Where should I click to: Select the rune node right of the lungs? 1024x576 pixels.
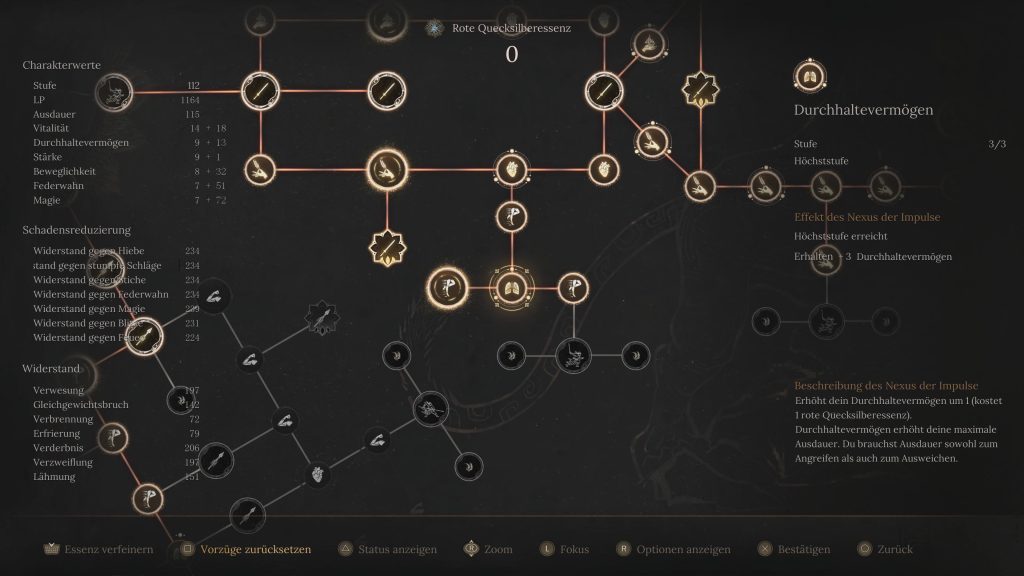point(573,288)
